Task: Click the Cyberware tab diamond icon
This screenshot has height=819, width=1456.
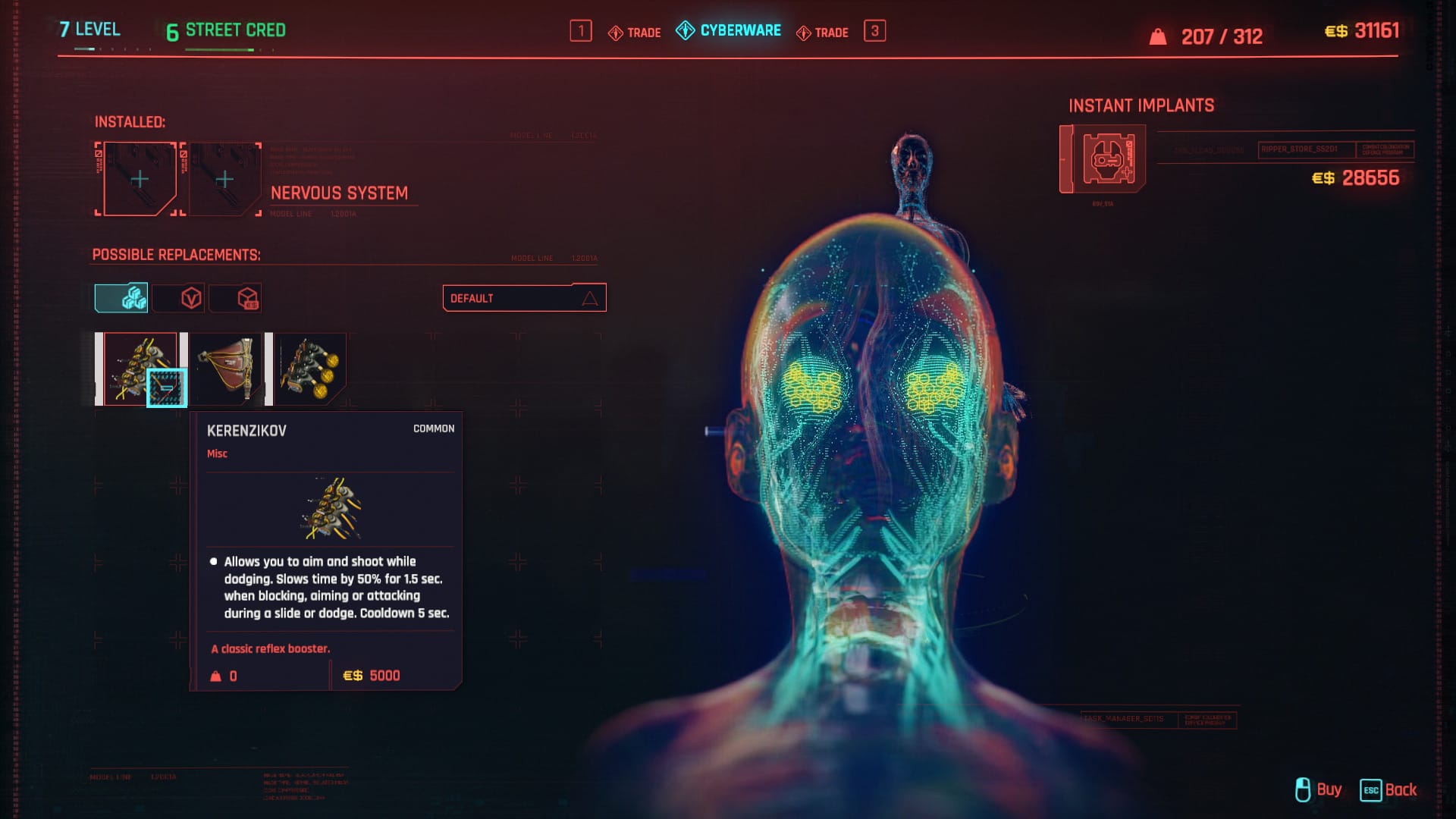Action: point(685,31)
